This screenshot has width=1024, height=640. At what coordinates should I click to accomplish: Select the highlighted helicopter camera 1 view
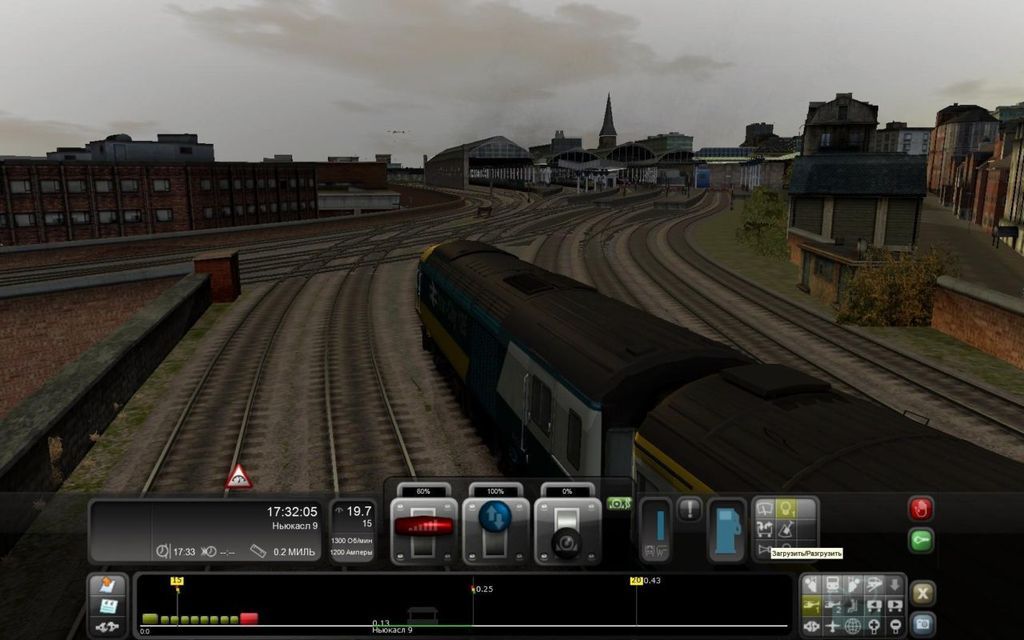[811, 606]
